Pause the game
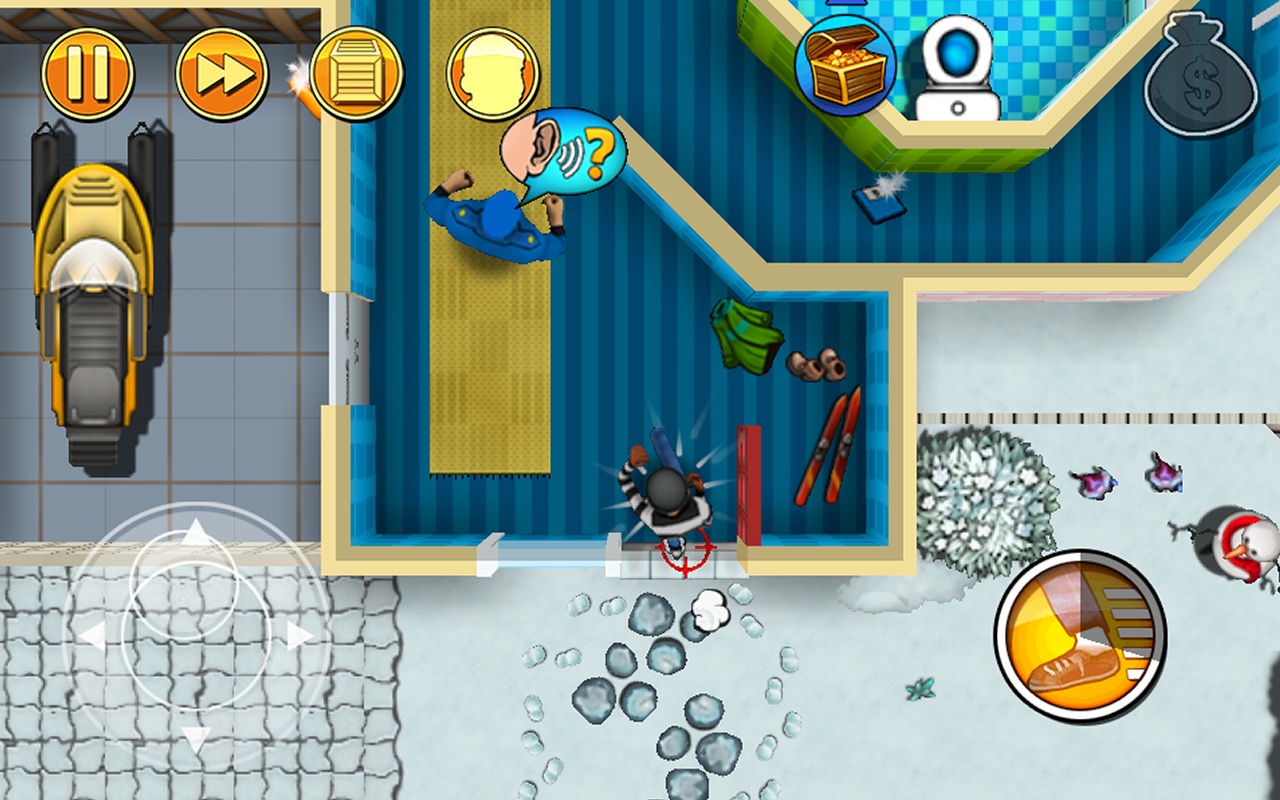Screen dimensions: 1280x800 click(x=88, y=70)
